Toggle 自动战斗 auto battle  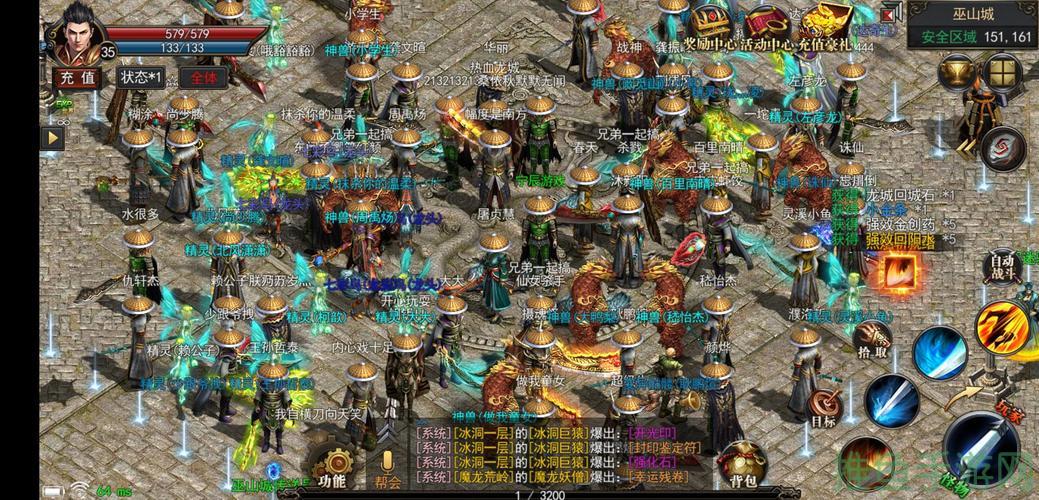point(1002,266)
